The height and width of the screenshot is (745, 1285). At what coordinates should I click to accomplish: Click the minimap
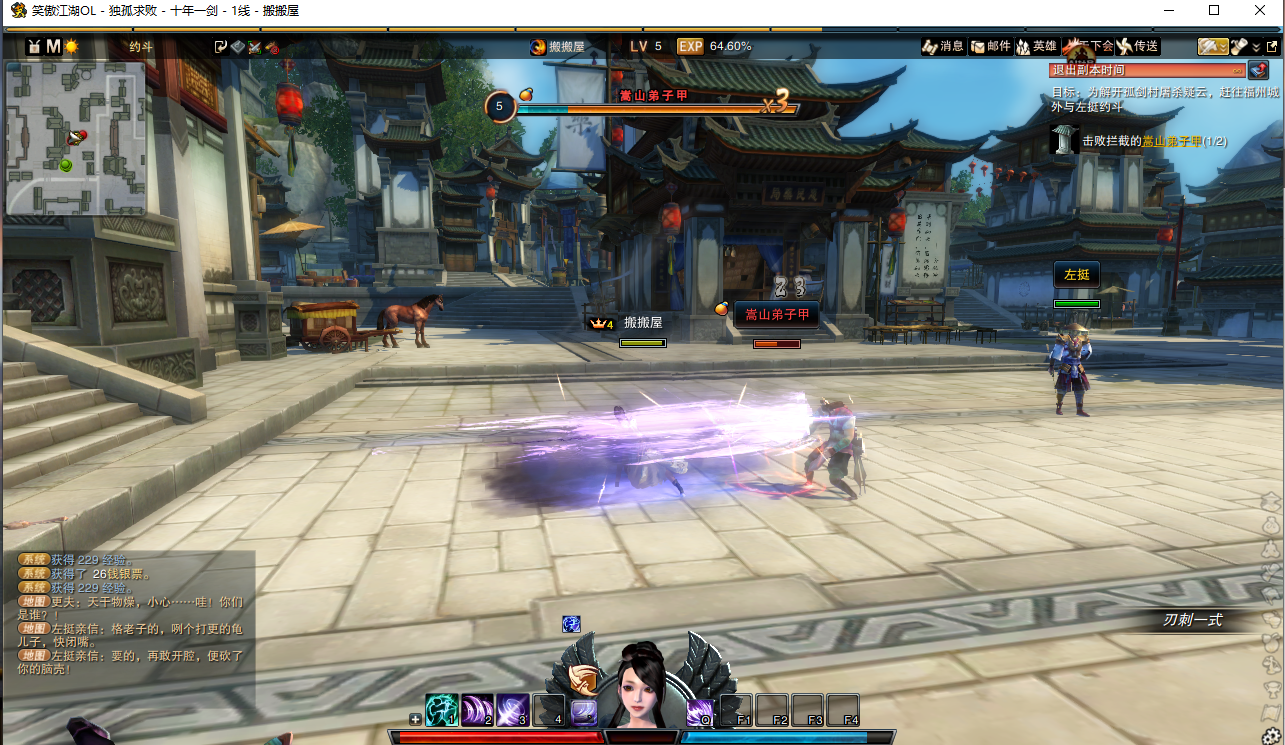pos(76,138)
